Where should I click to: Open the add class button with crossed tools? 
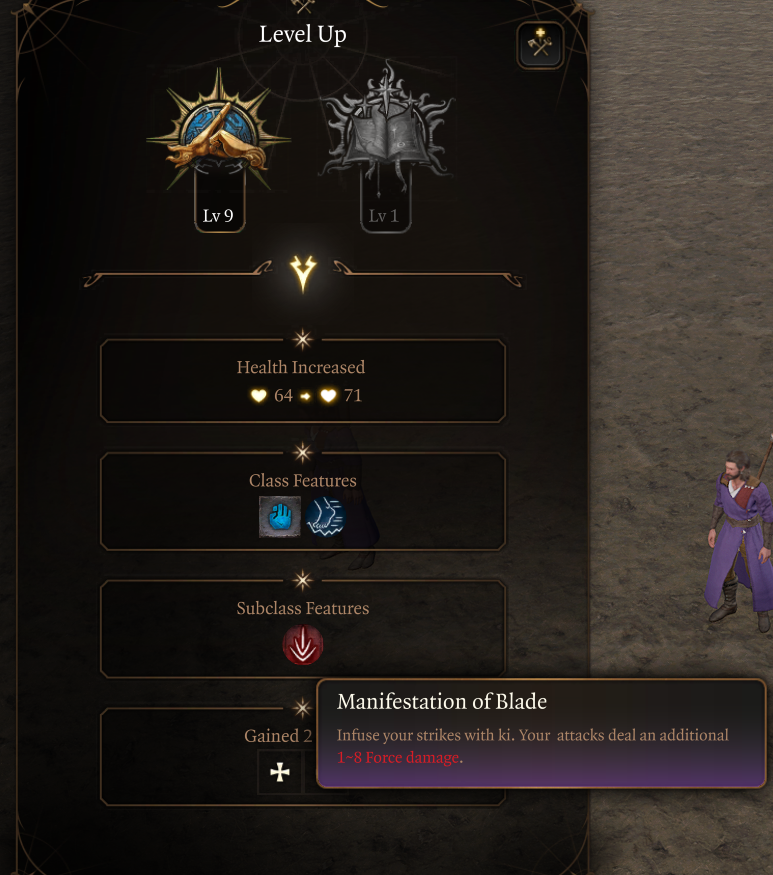click(x=540, y=45)
